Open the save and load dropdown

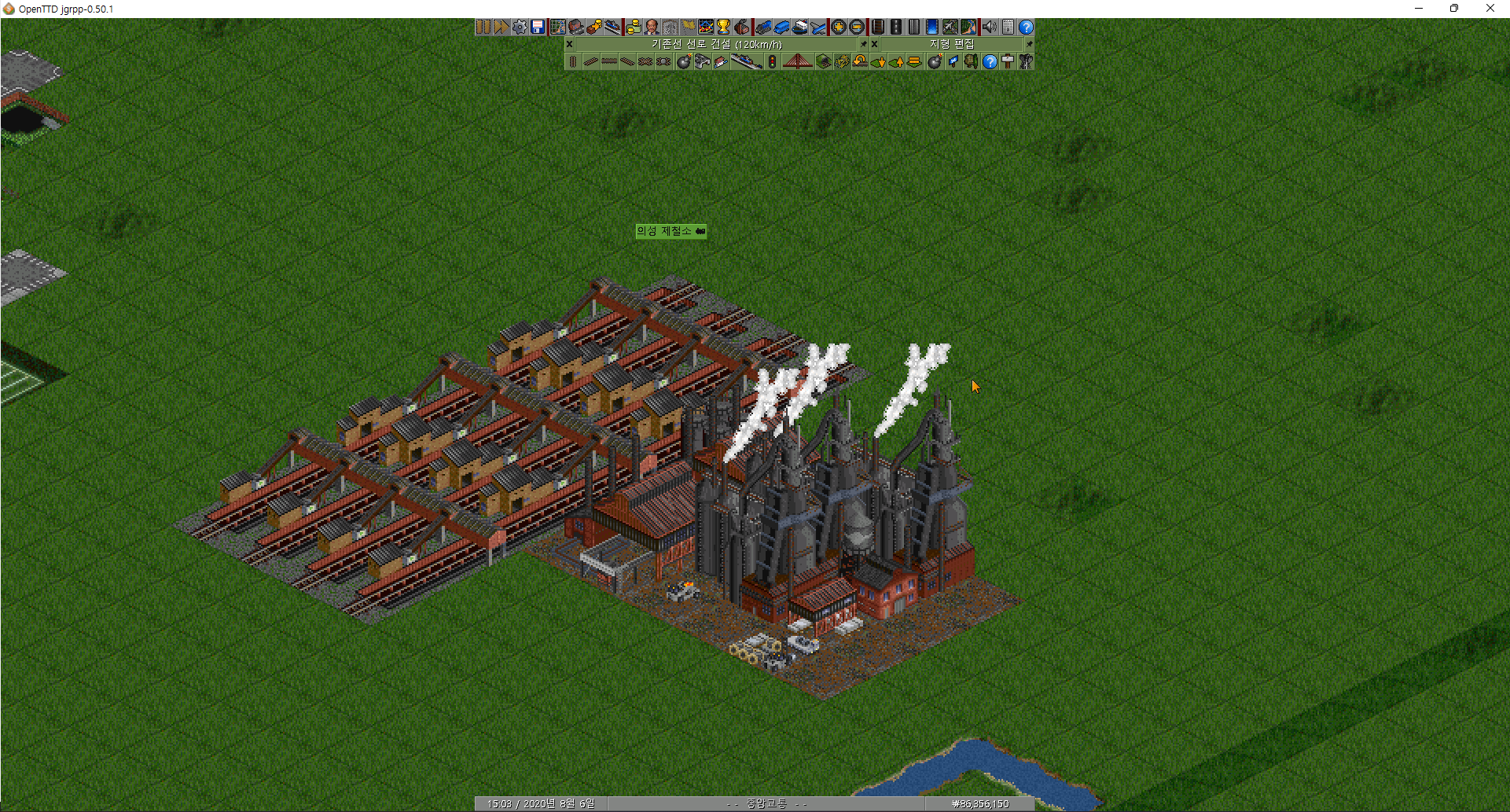point(537,27)
